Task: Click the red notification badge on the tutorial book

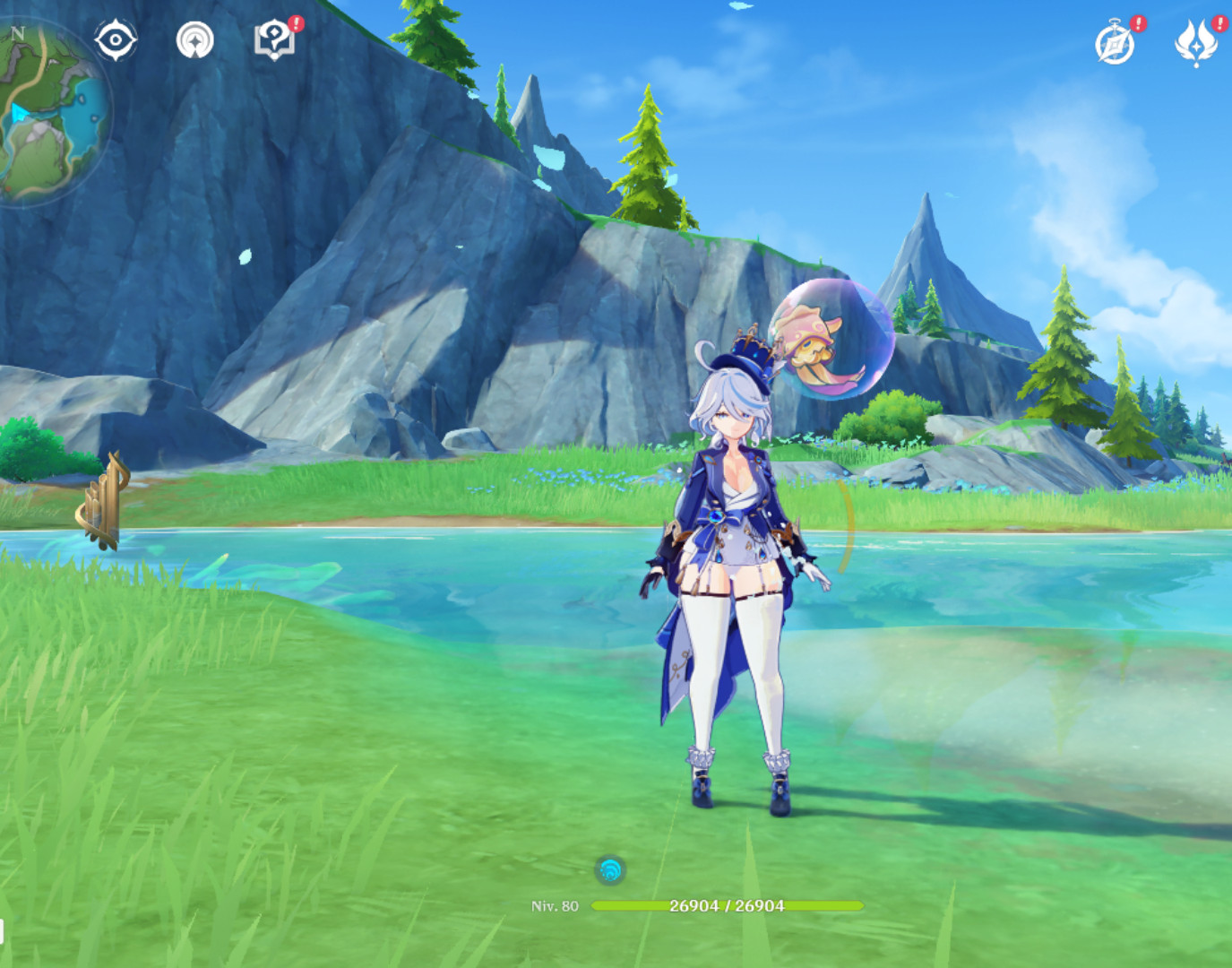Action: pyautogui.click(x=296, y=23)
